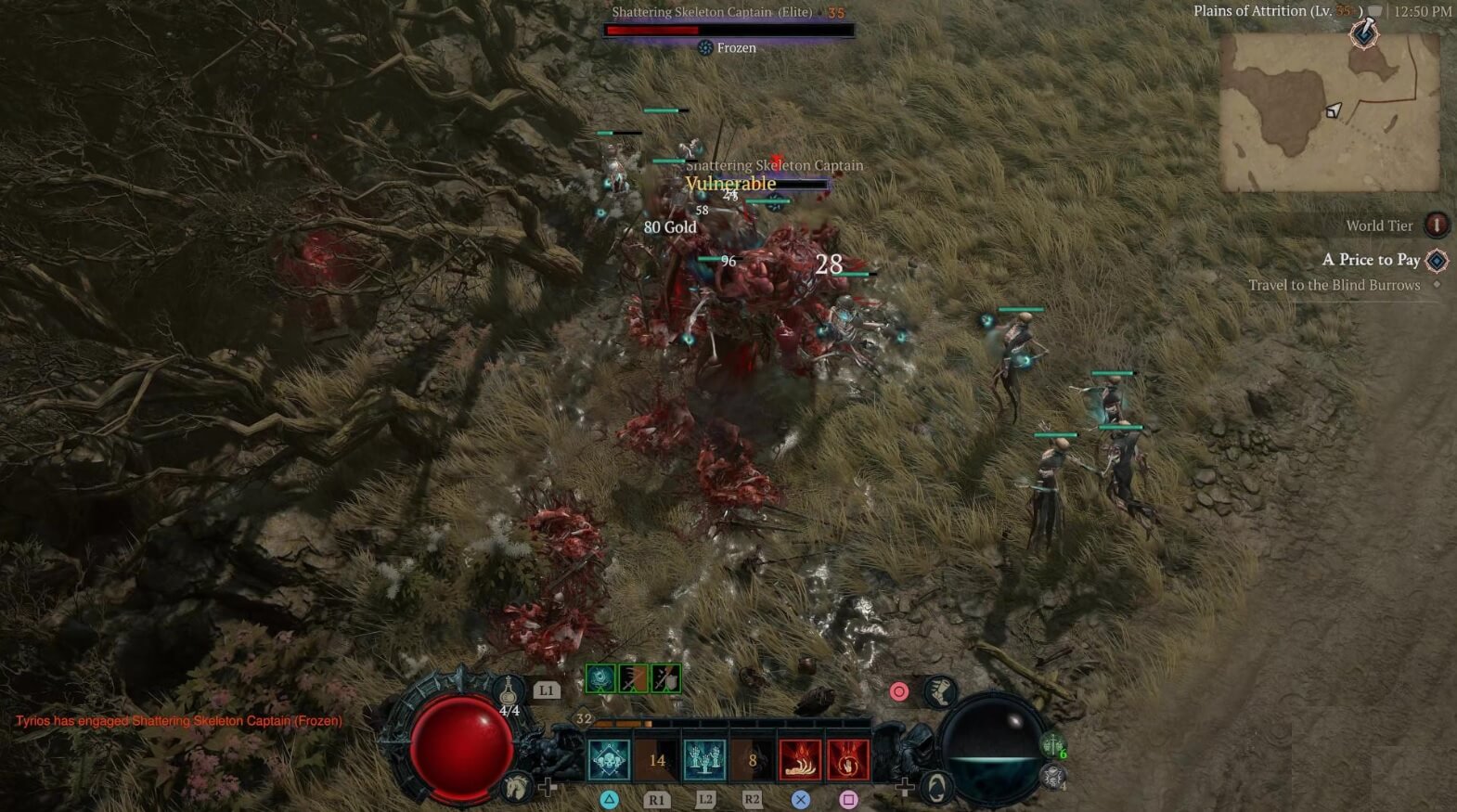
Task: Click the healing potion flask showing 4/4
Action: pos(509,694)
